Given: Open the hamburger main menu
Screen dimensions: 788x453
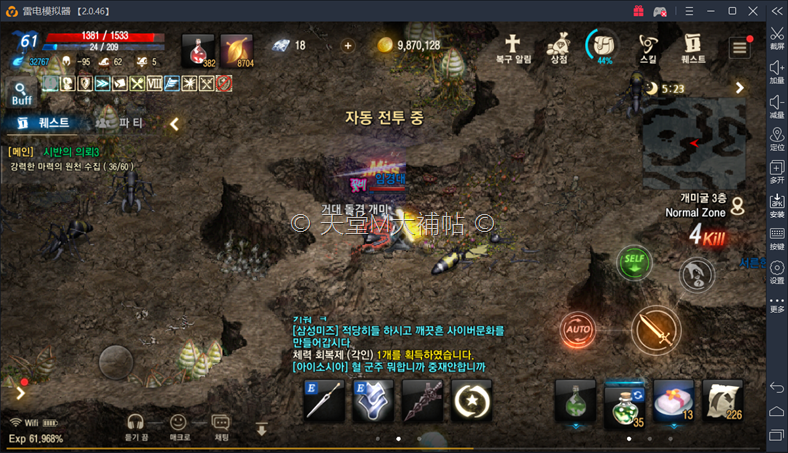Looking at the screenshot, I should point(739,48).
